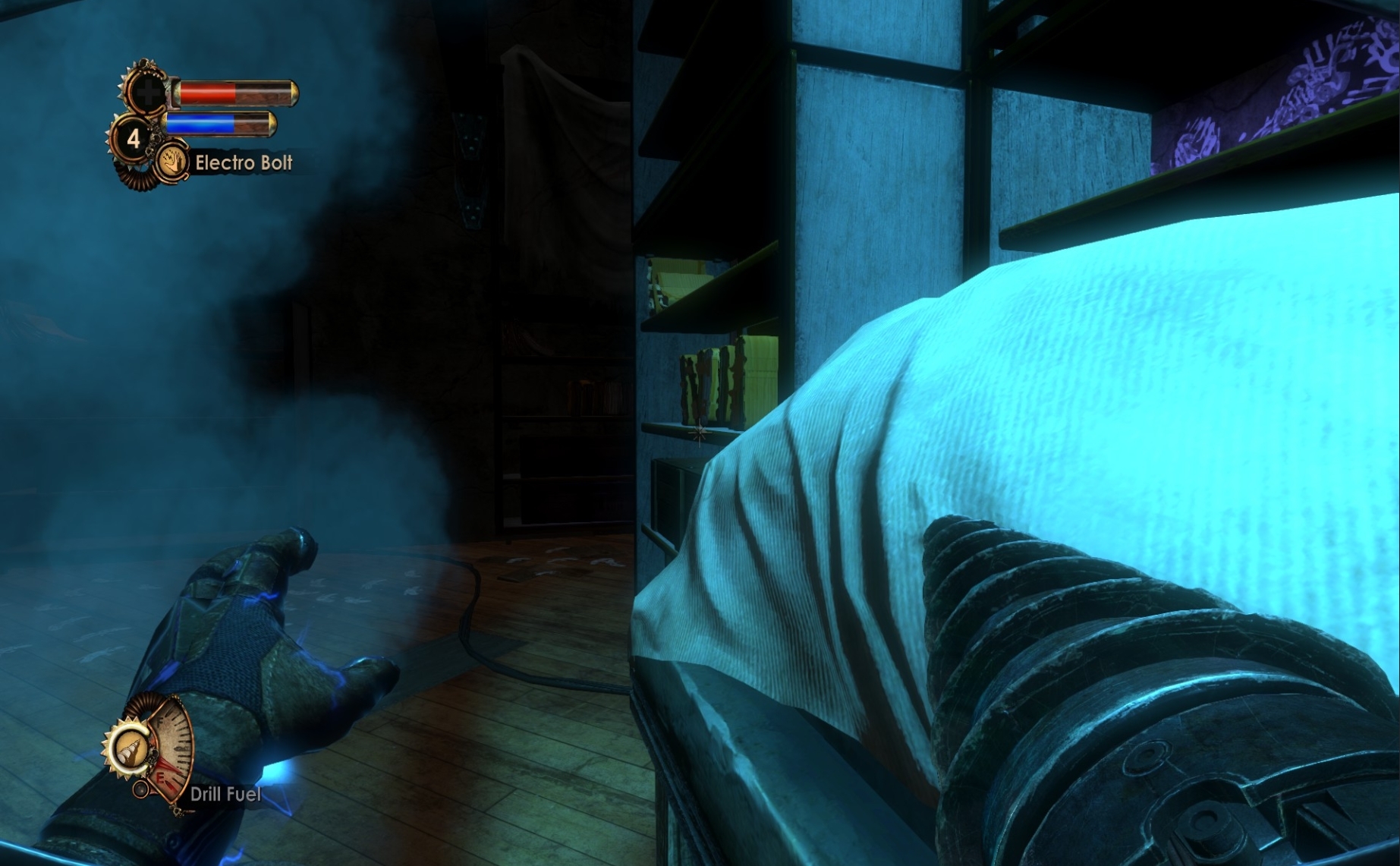This screenshot has width=1400, height=866.
Task: Click the F mark on the fuel gauge
Action: coord(160,722)
